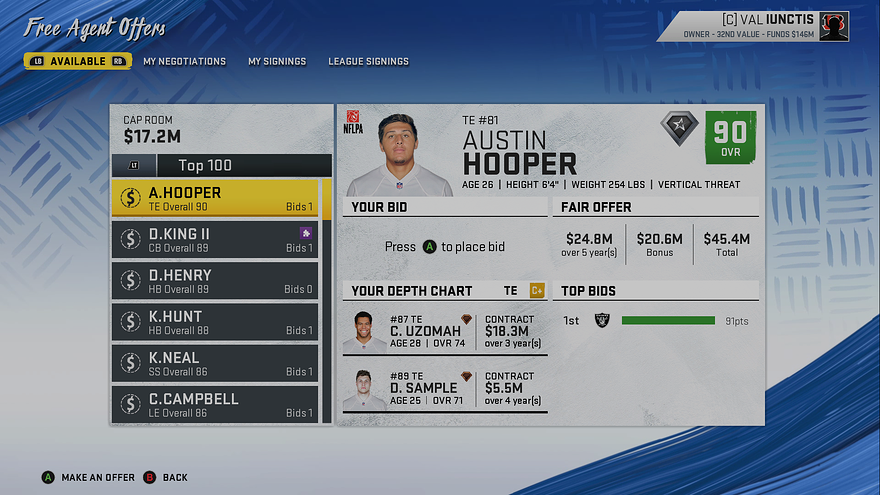This screenshot has height=495, width=880.
Task: Switch to the Available tab
Action: pos(78,61)
